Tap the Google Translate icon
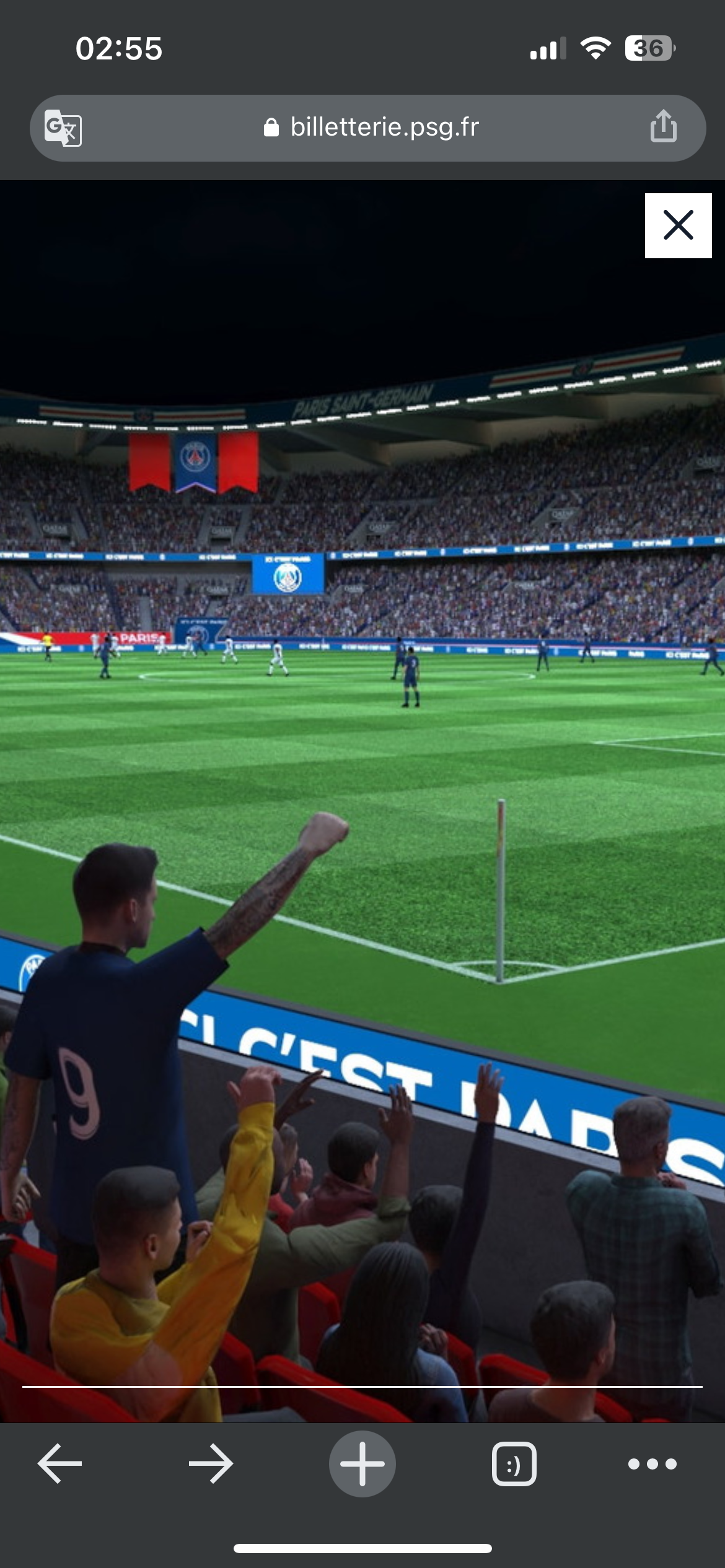 tap(63, 128)
